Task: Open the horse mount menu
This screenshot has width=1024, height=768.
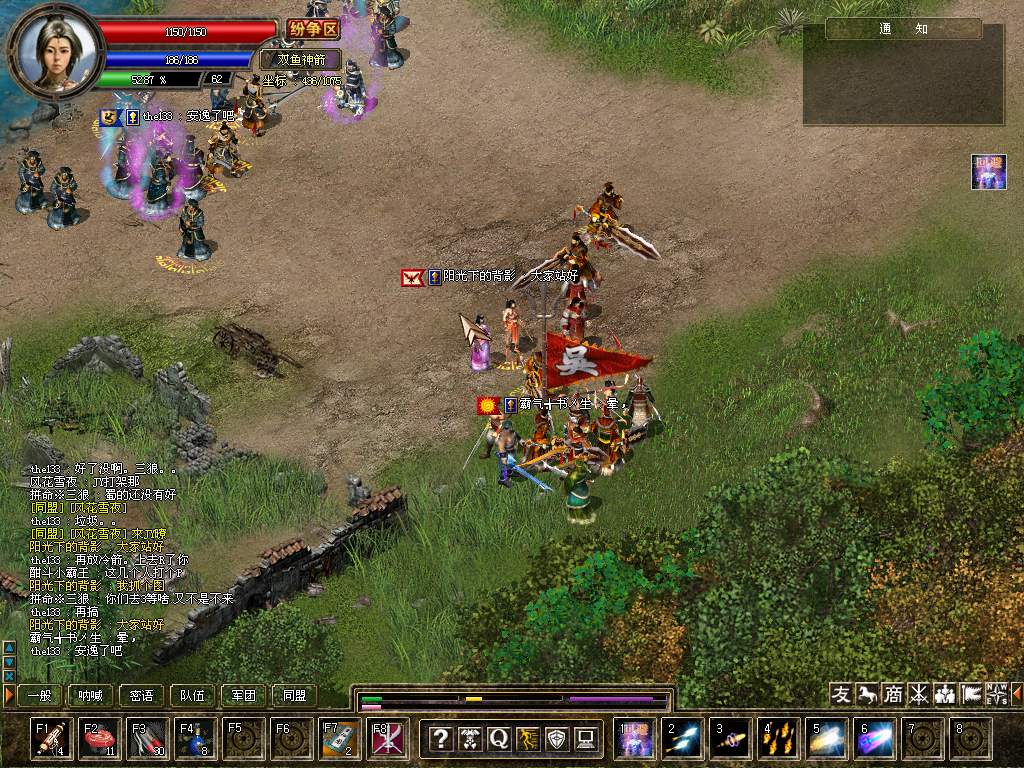Action: pos(867,694)
